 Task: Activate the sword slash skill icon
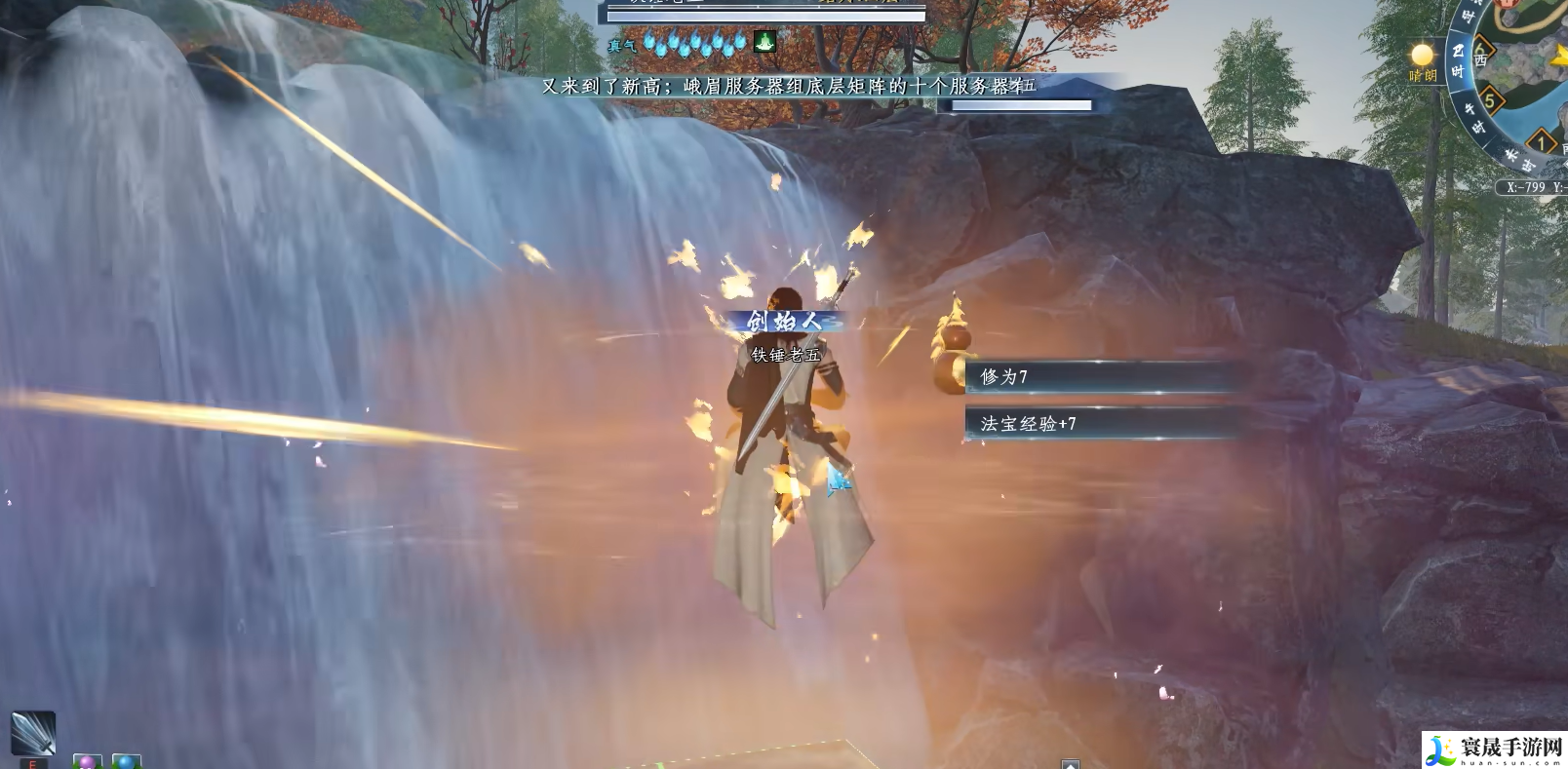click(x=32, y=733)
